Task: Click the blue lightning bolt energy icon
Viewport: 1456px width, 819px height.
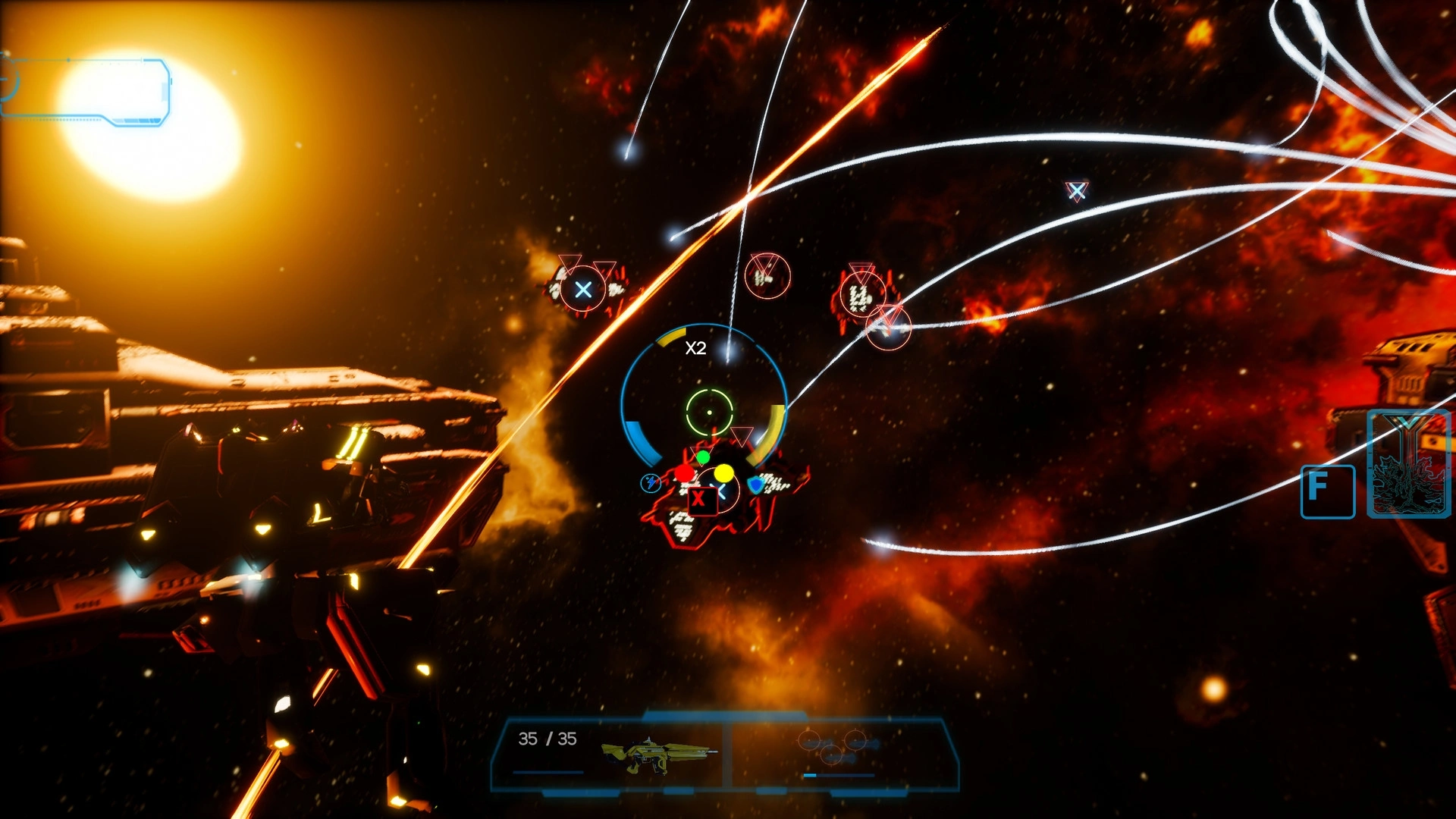Action: 651,483
